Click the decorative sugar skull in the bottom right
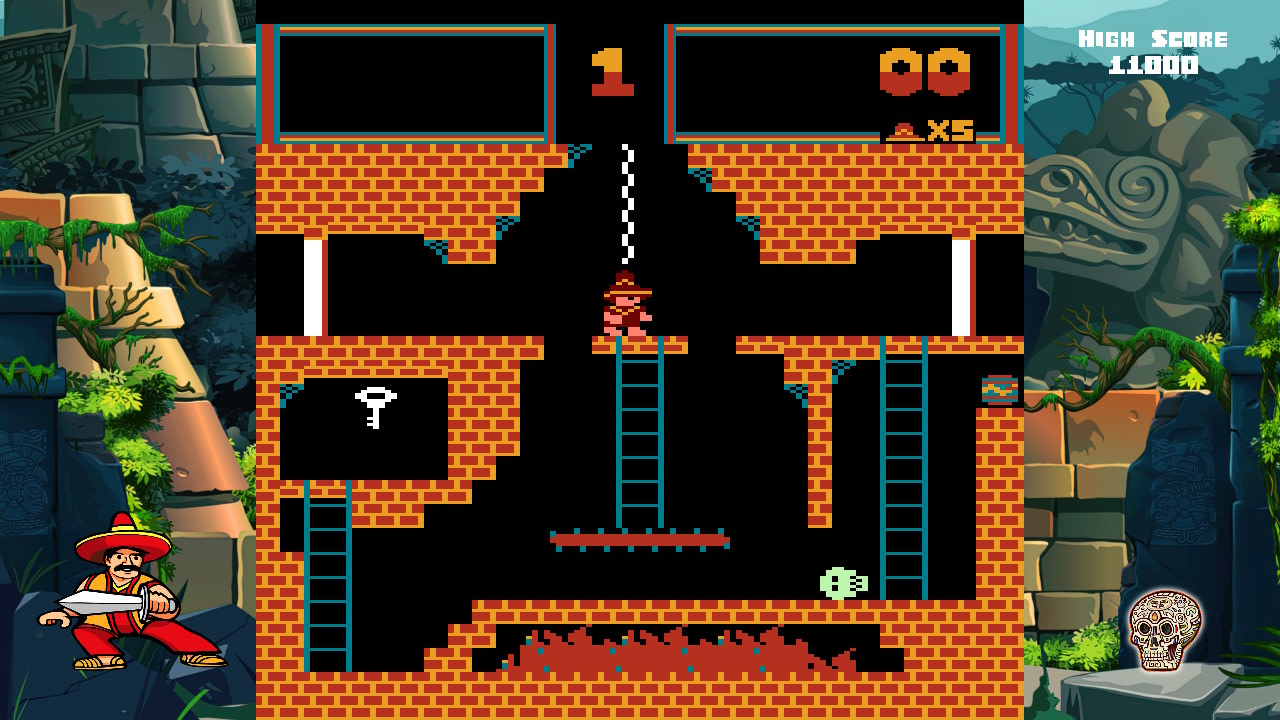1280x720 pixels. coord(1166,634)
